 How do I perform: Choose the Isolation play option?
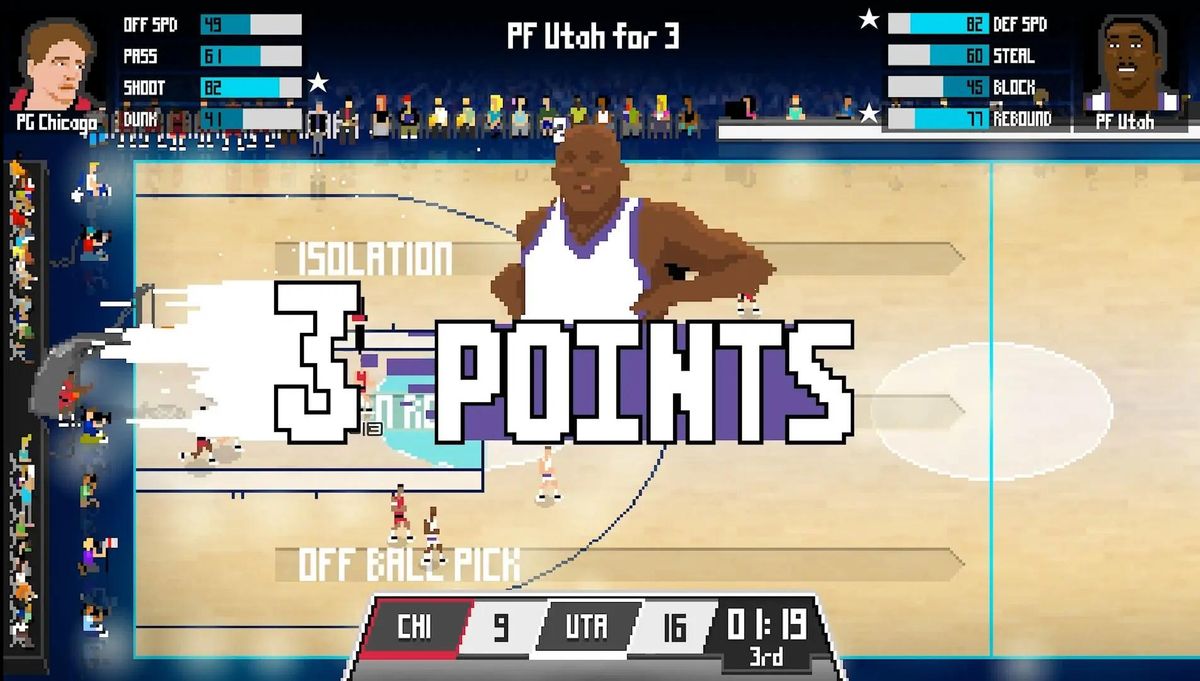(375, 258)
